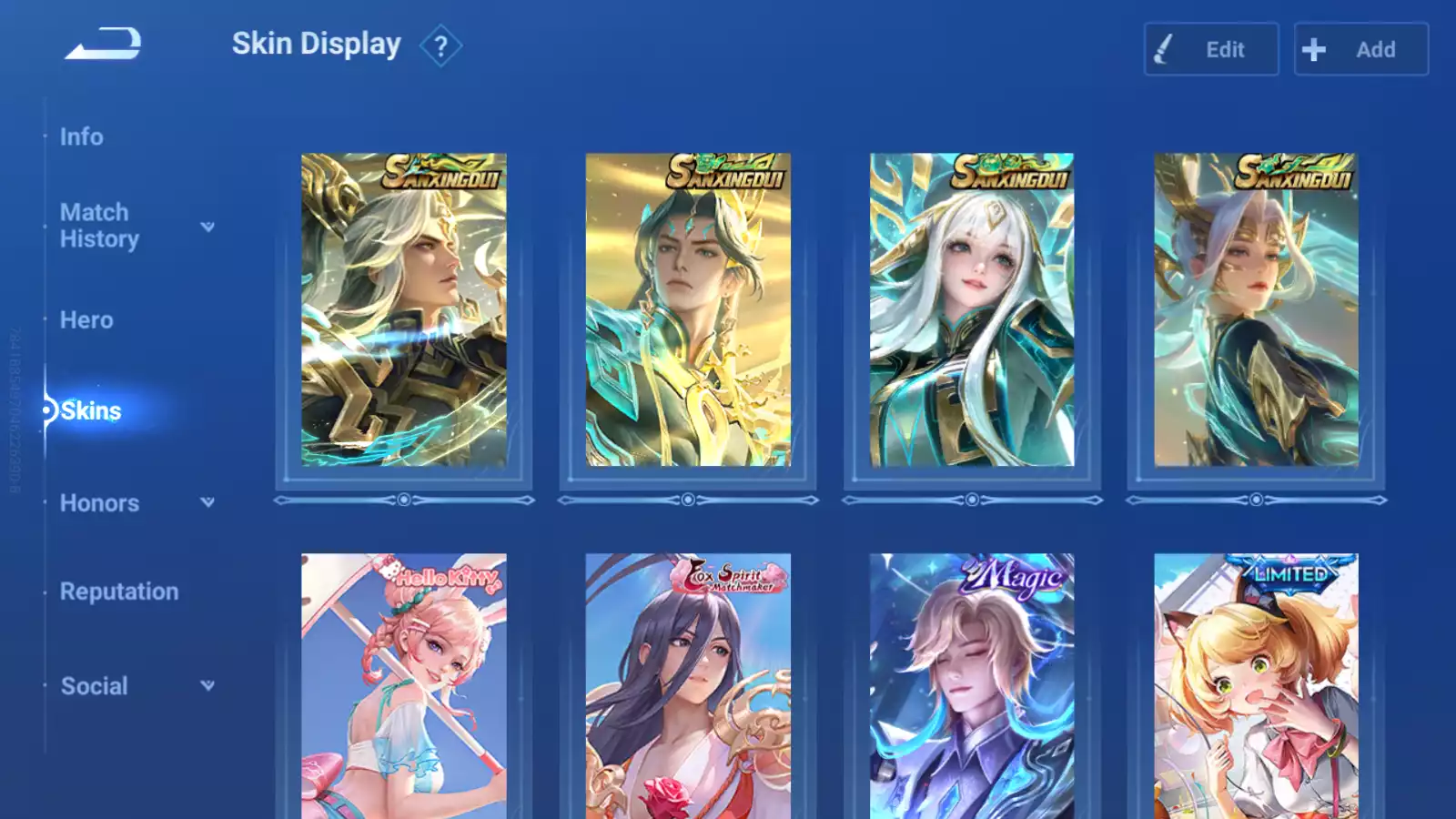Open the Social tab
The width and height of the screenshot is (1456, 819).
coord(94,686)
